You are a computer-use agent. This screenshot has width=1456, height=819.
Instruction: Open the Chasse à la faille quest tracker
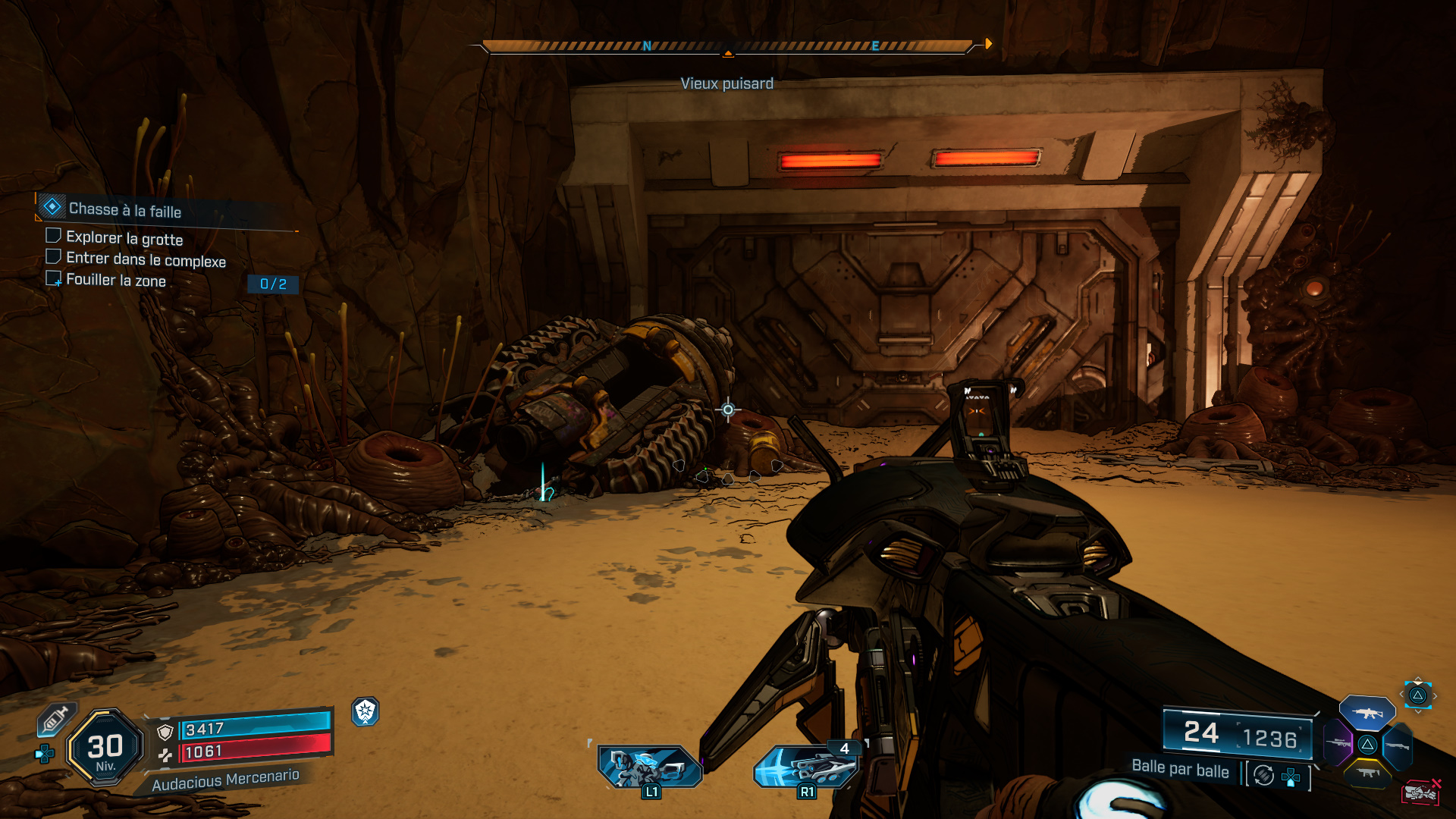click(x=125, y=209)
